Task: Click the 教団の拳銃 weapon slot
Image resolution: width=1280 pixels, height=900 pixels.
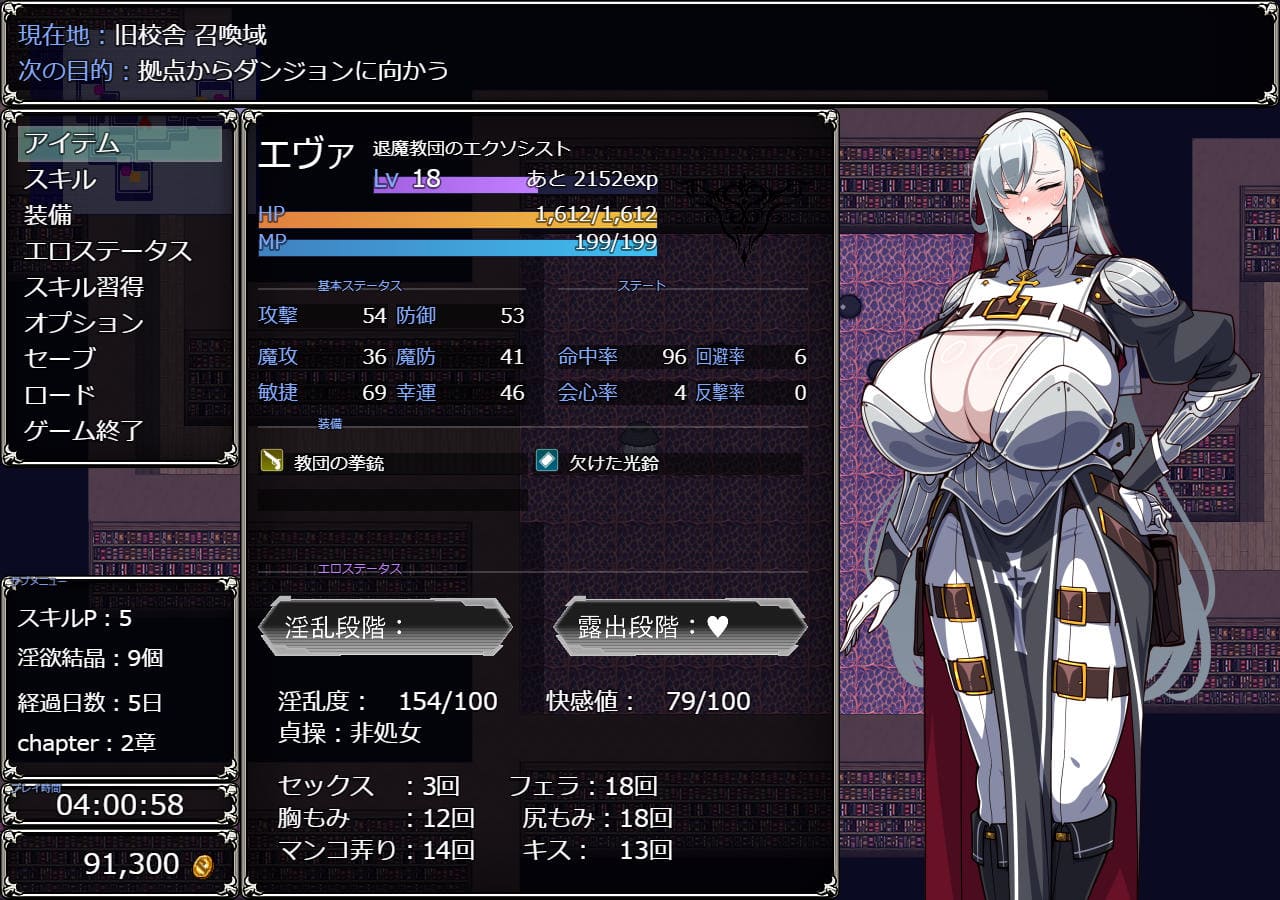Action: tap(339, 464)
